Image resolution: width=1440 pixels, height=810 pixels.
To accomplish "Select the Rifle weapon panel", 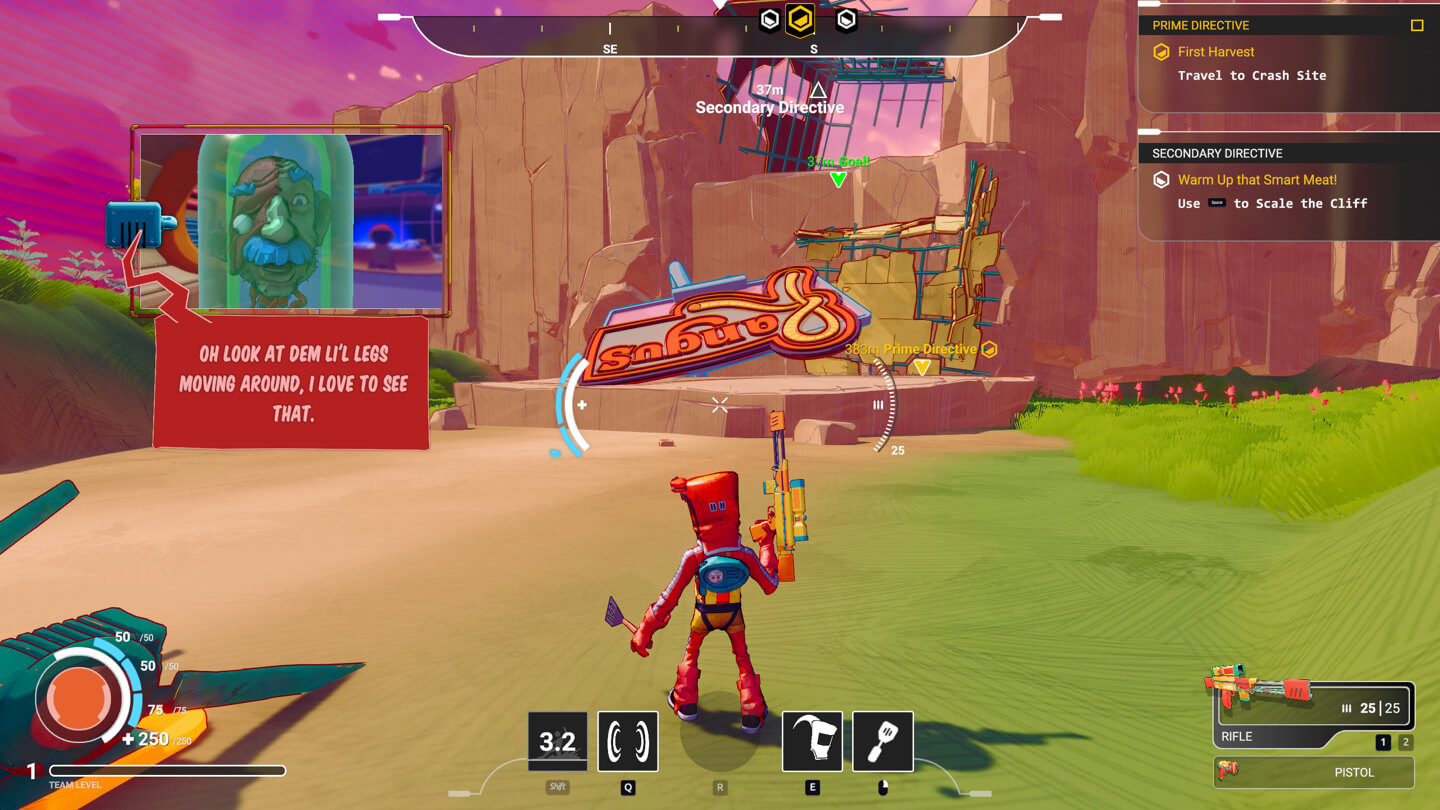I will point(1313,712).
